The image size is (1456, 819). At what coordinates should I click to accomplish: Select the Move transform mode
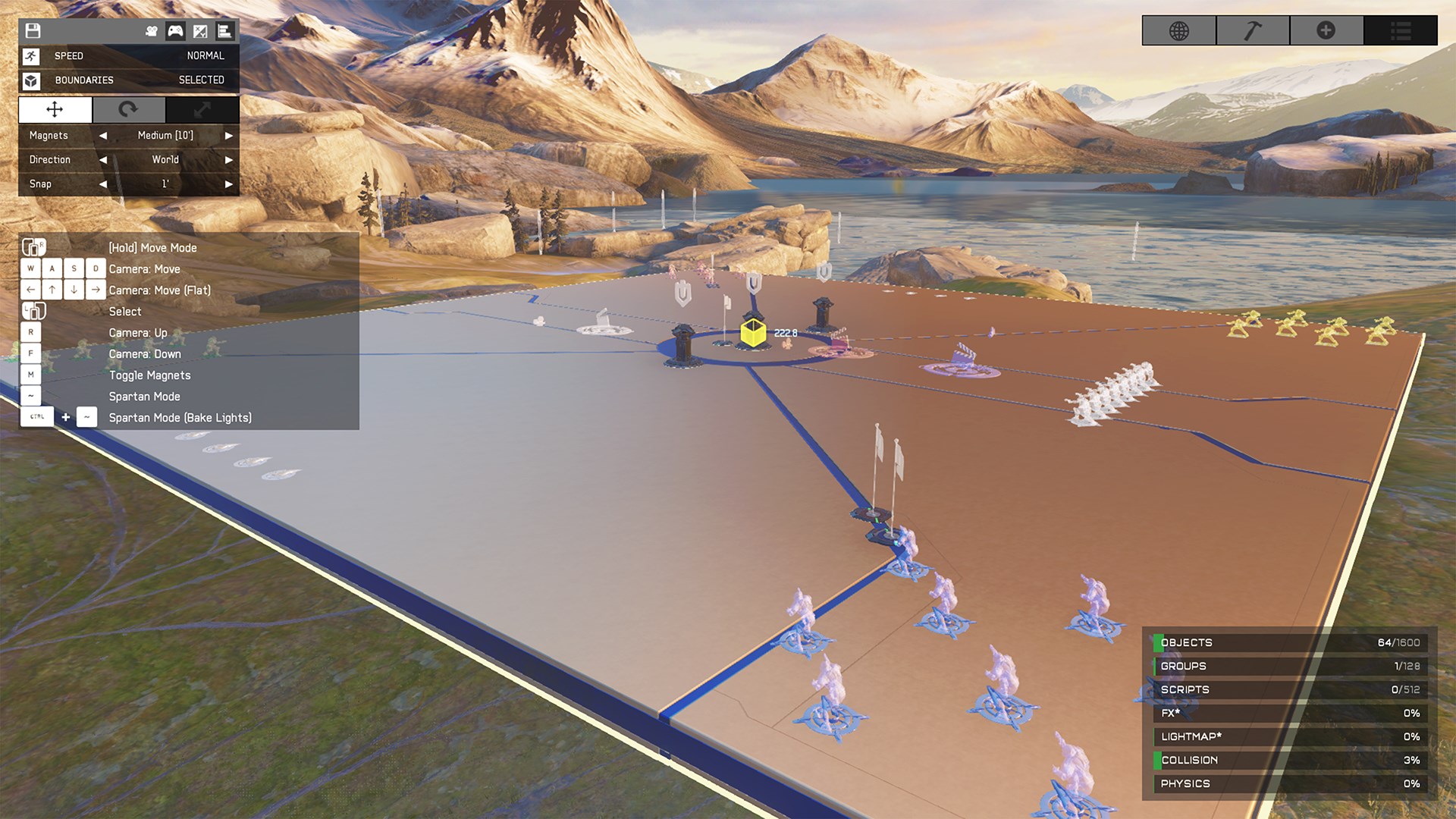(x=54, y=110)
